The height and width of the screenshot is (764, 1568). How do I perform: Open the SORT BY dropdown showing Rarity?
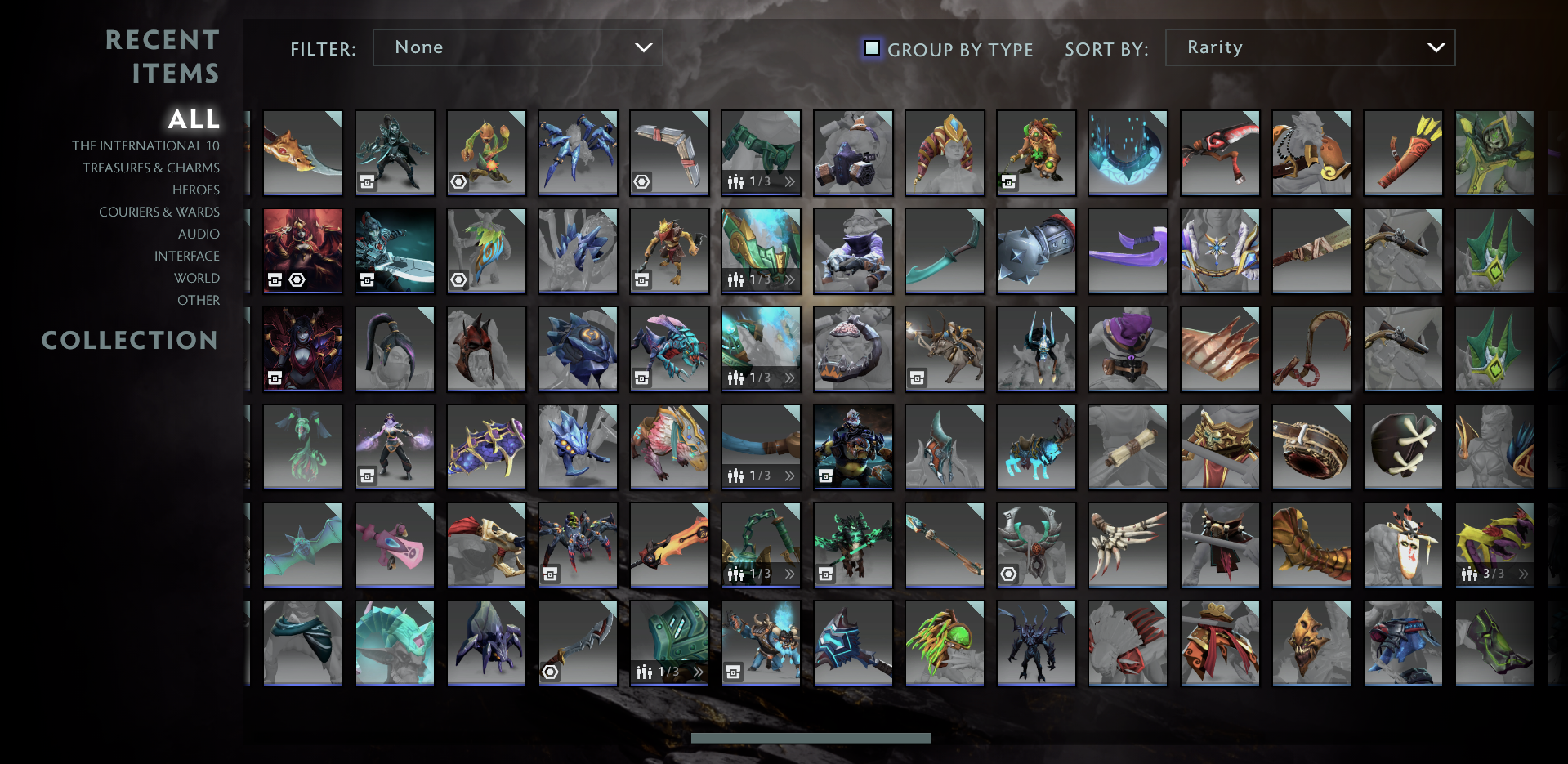tap(1309, 47)
